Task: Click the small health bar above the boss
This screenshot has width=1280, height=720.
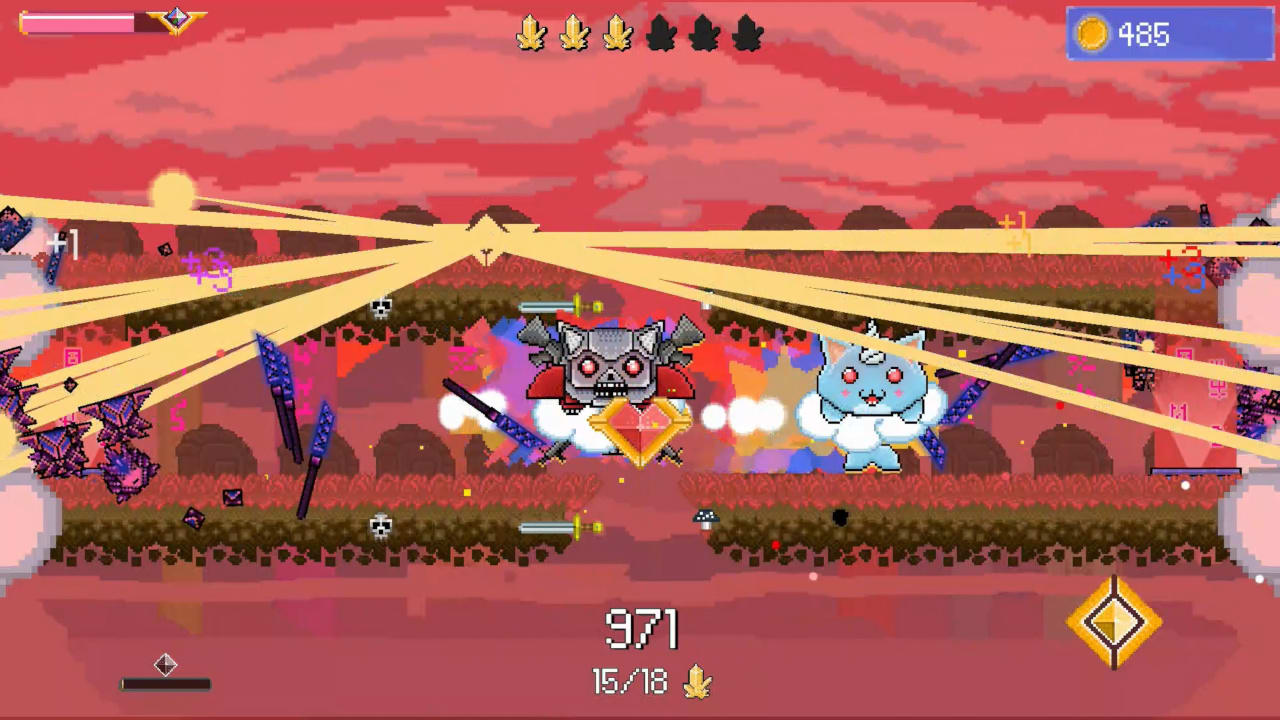Action: [548, 306]
